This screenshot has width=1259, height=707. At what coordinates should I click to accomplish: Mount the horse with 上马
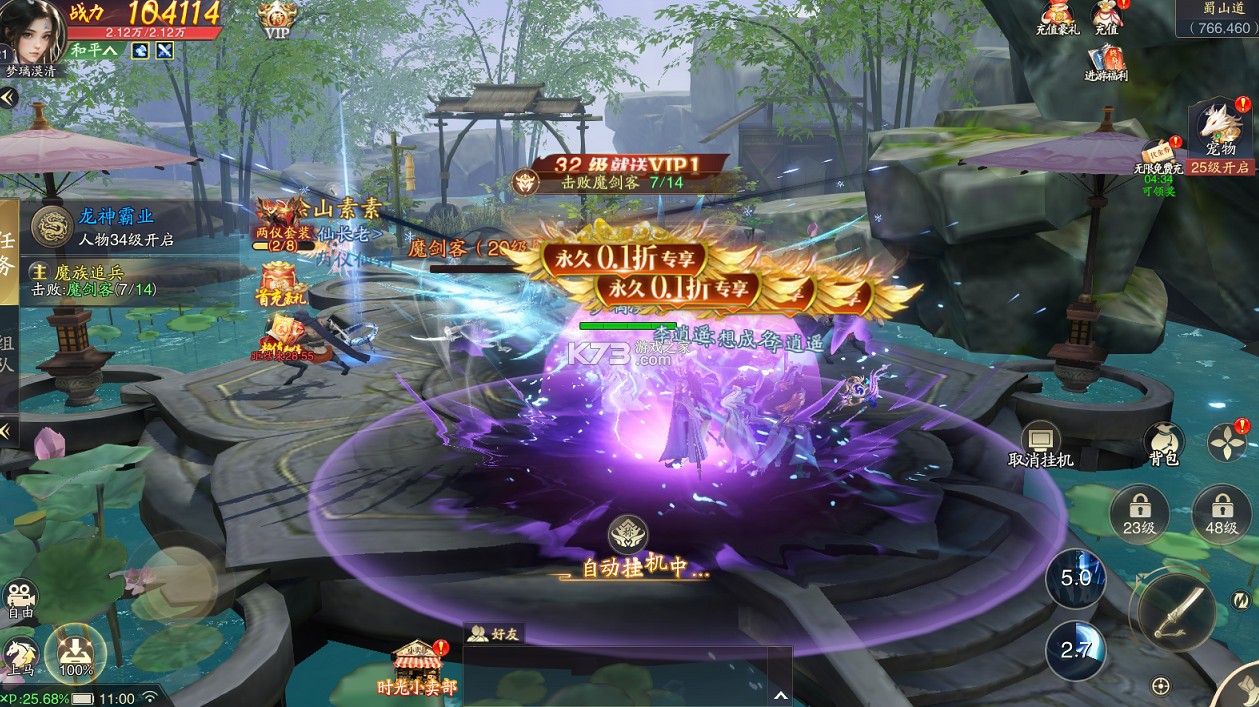tap(20, 656)
